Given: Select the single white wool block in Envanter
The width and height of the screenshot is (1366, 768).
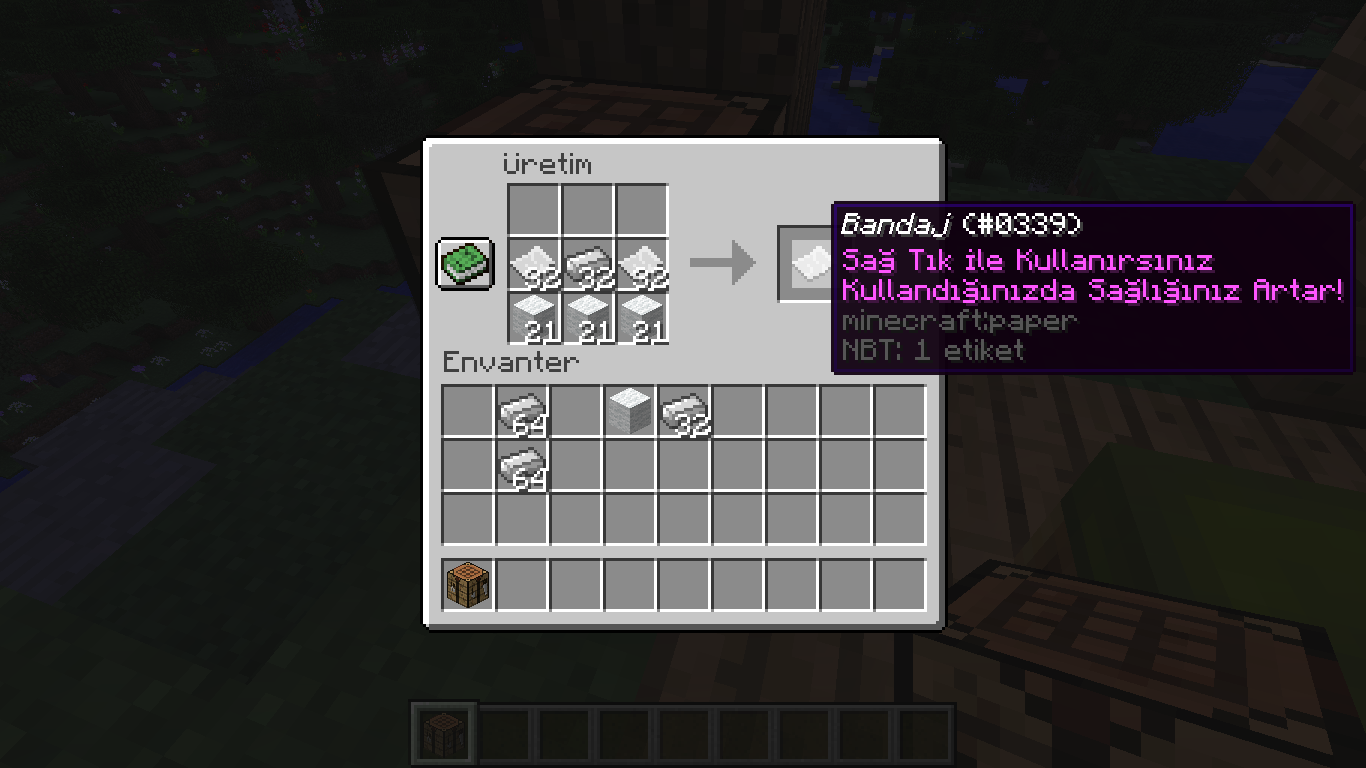Looking at the screenshot, I should point(630,411).
